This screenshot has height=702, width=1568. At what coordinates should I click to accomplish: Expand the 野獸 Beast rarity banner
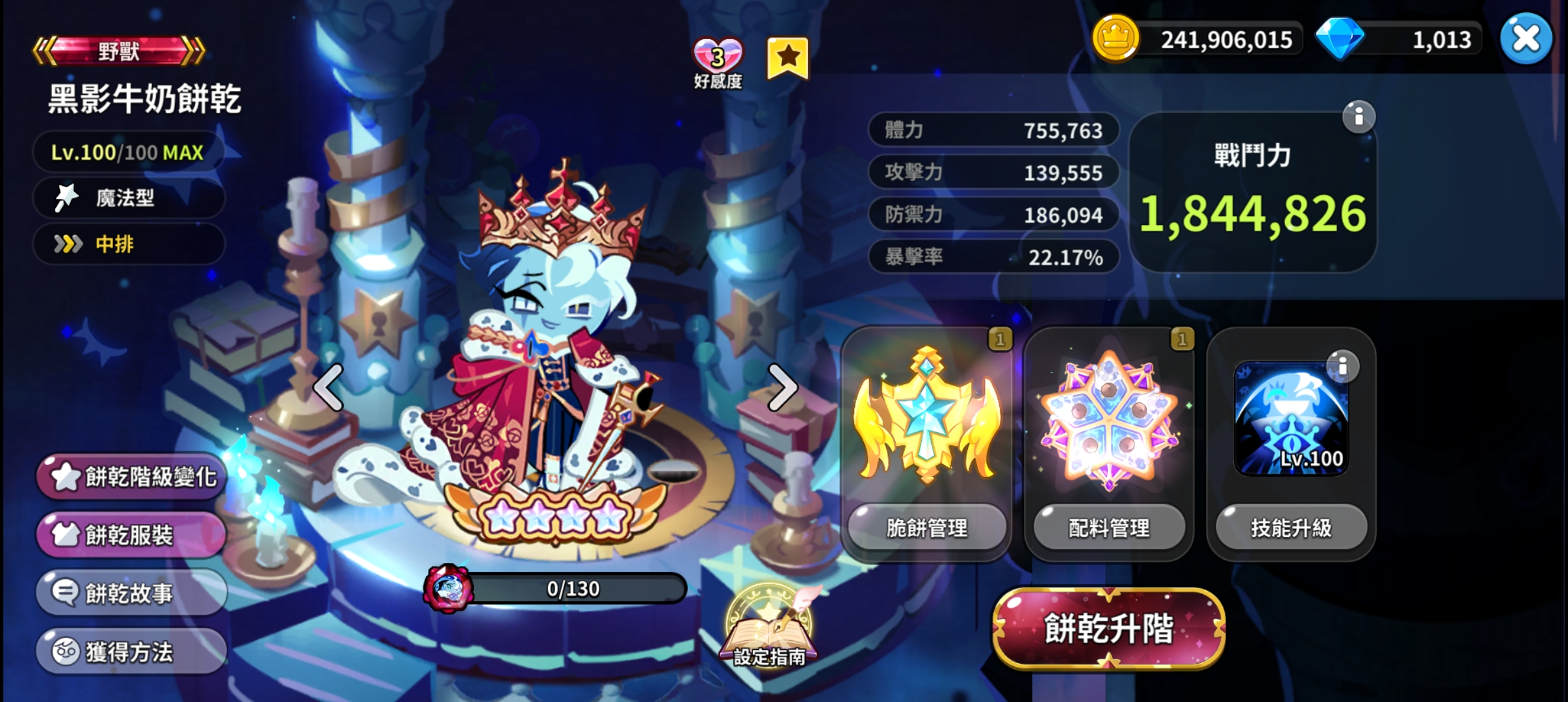click(x=117, y=52)
